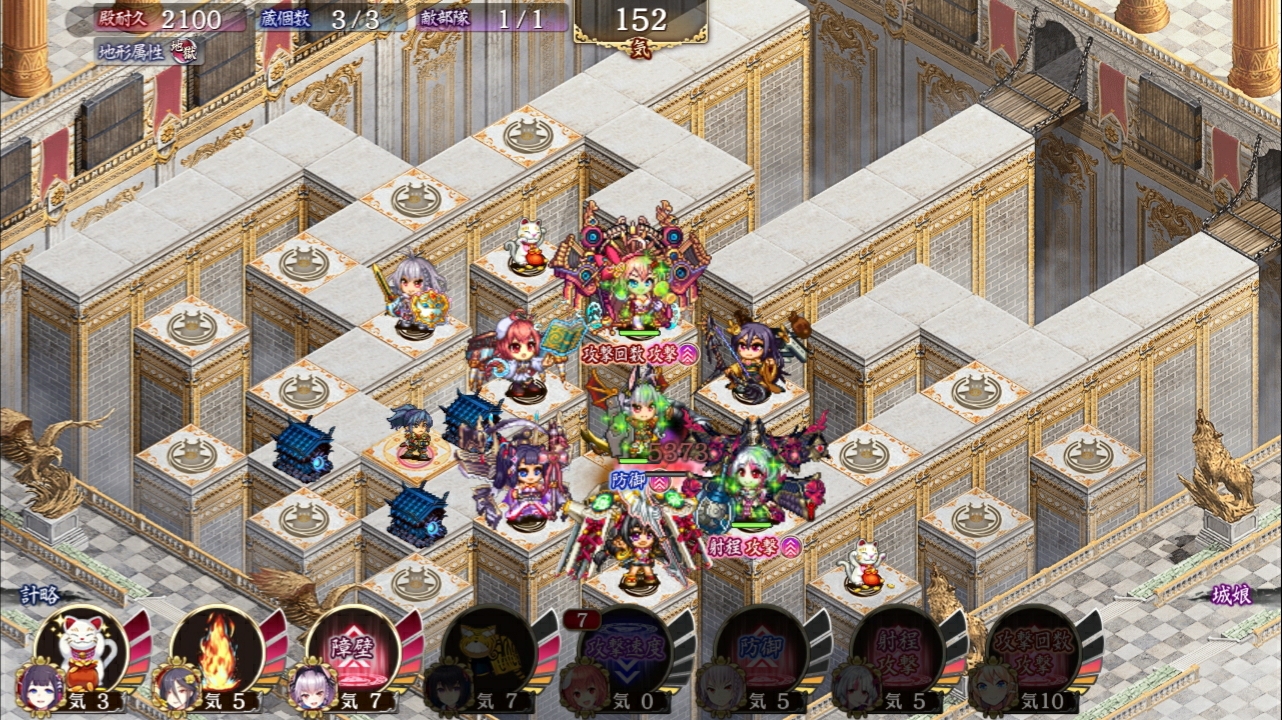1282x720 pixels.
Task: Select the 射程攻撃 range attack stratagem
Action: coord(896,650)
